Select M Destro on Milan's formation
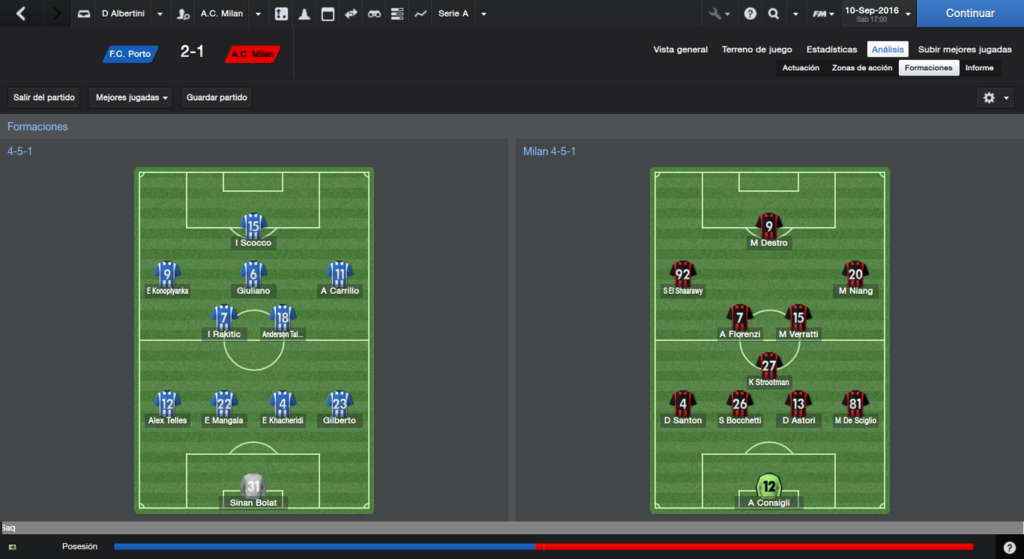 tap(768, 229)
